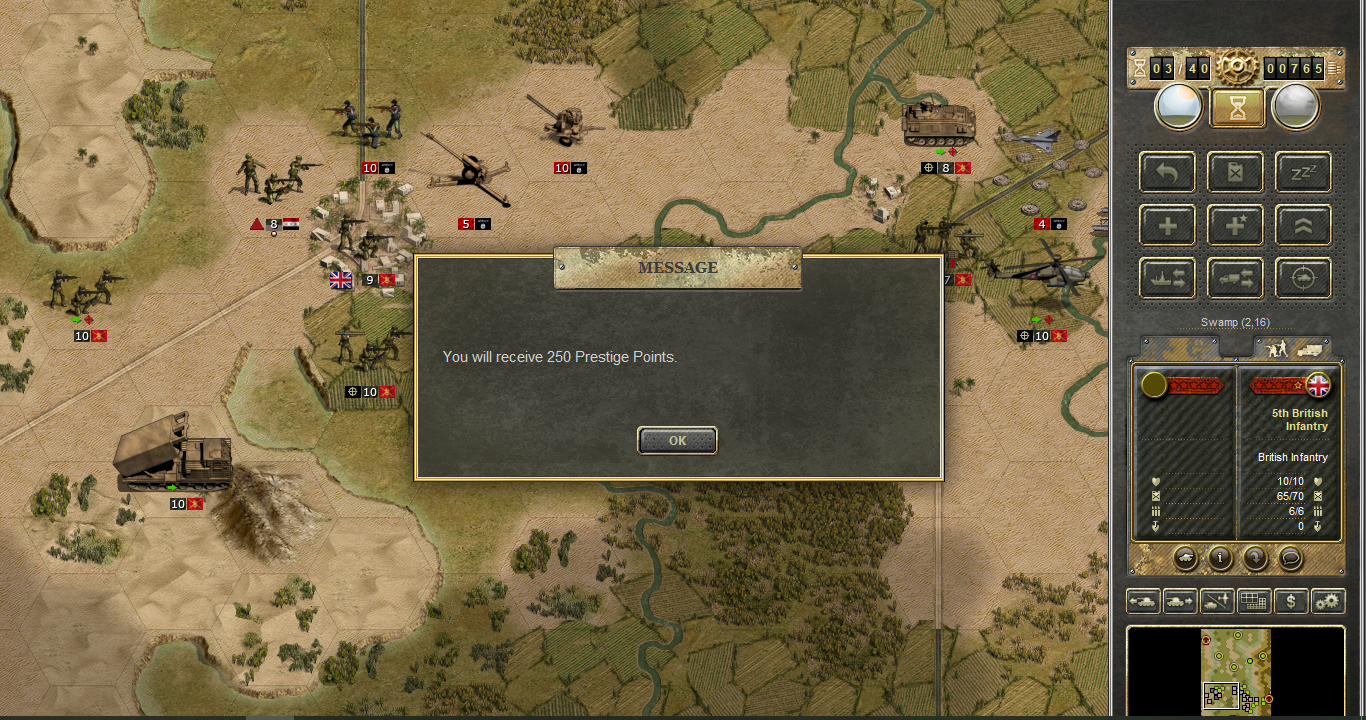The height and width of the screenshot is (720, 1366).
Task: Click the plain plus reinforcement button
Action: click(1167, 225)
